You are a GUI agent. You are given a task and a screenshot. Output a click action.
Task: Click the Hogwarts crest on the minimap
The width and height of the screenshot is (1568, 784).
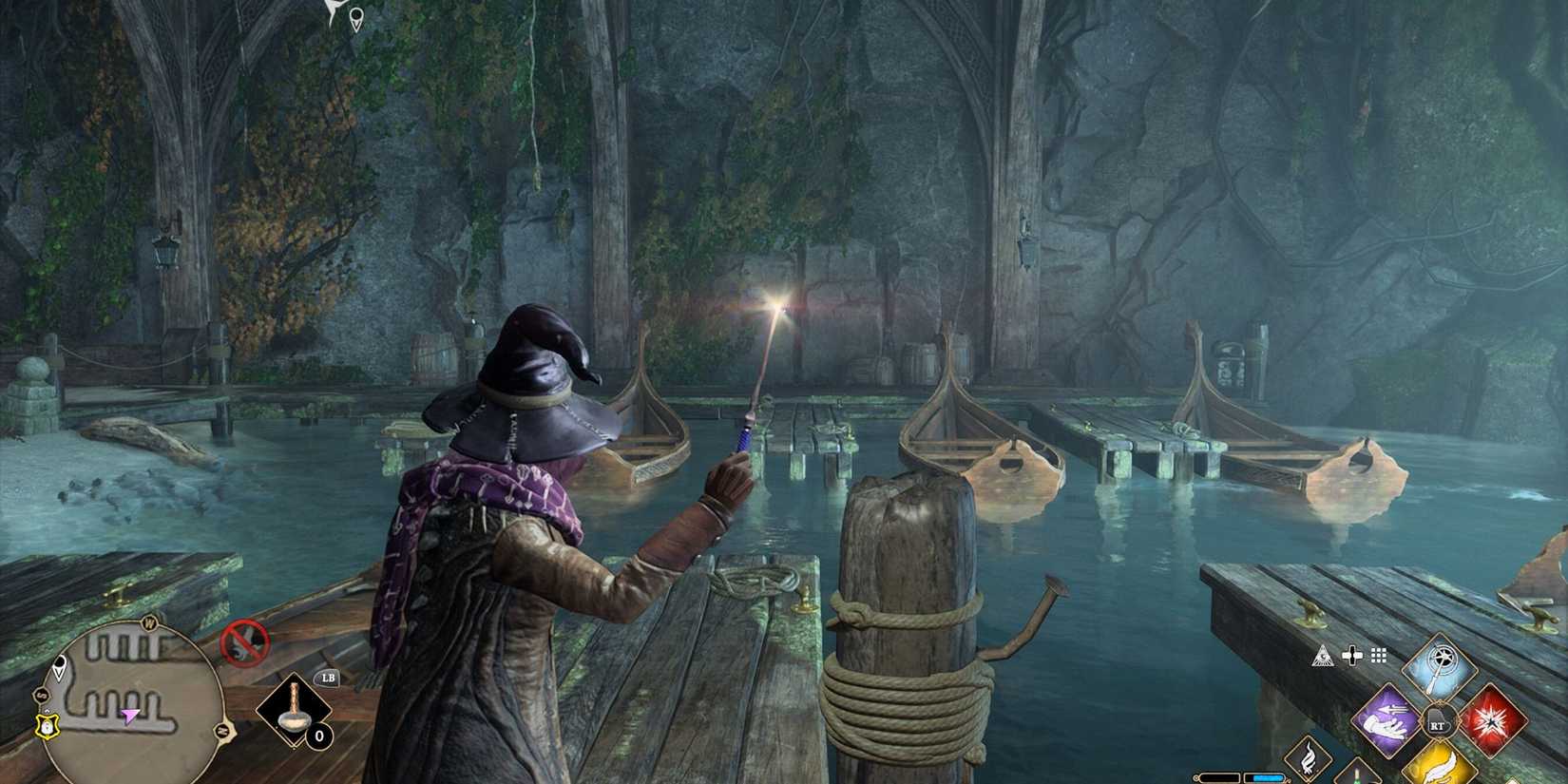46,725
